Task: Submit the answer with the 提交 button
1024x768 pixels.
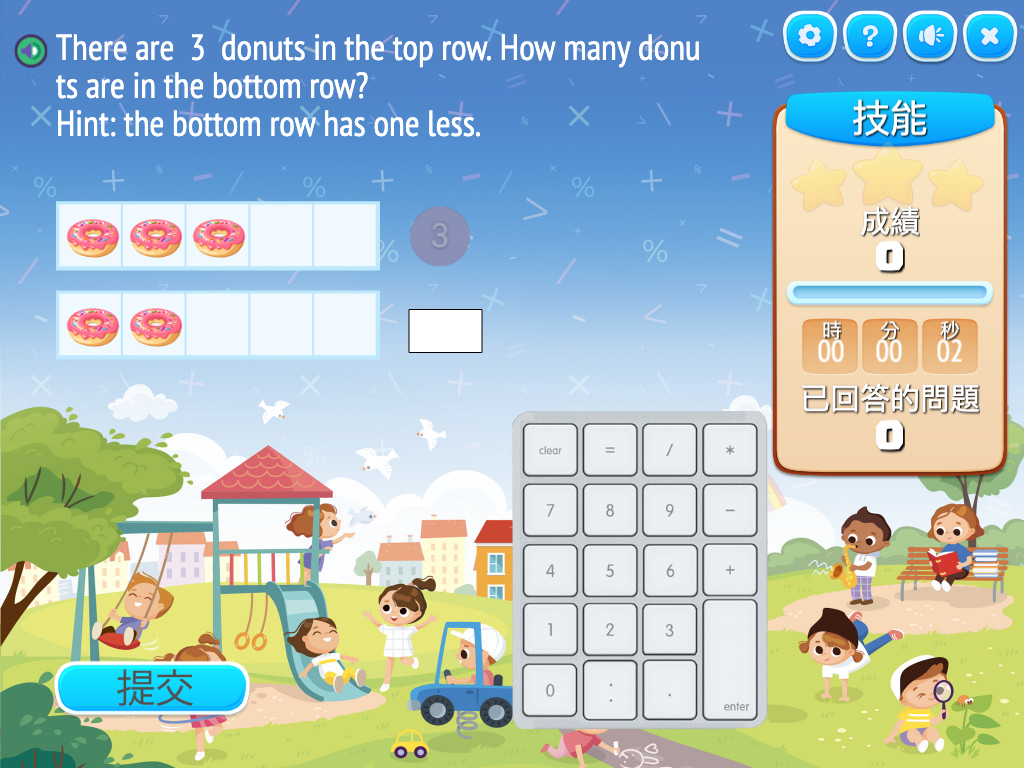Action: [x=152, y=688]
